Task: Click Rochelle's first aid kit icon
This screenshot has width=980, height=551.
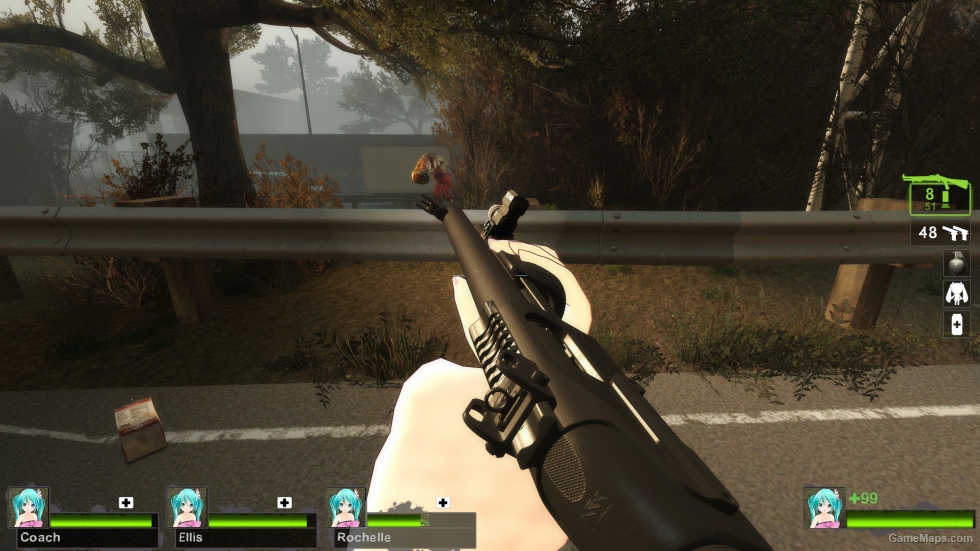Action: [443, 502]
